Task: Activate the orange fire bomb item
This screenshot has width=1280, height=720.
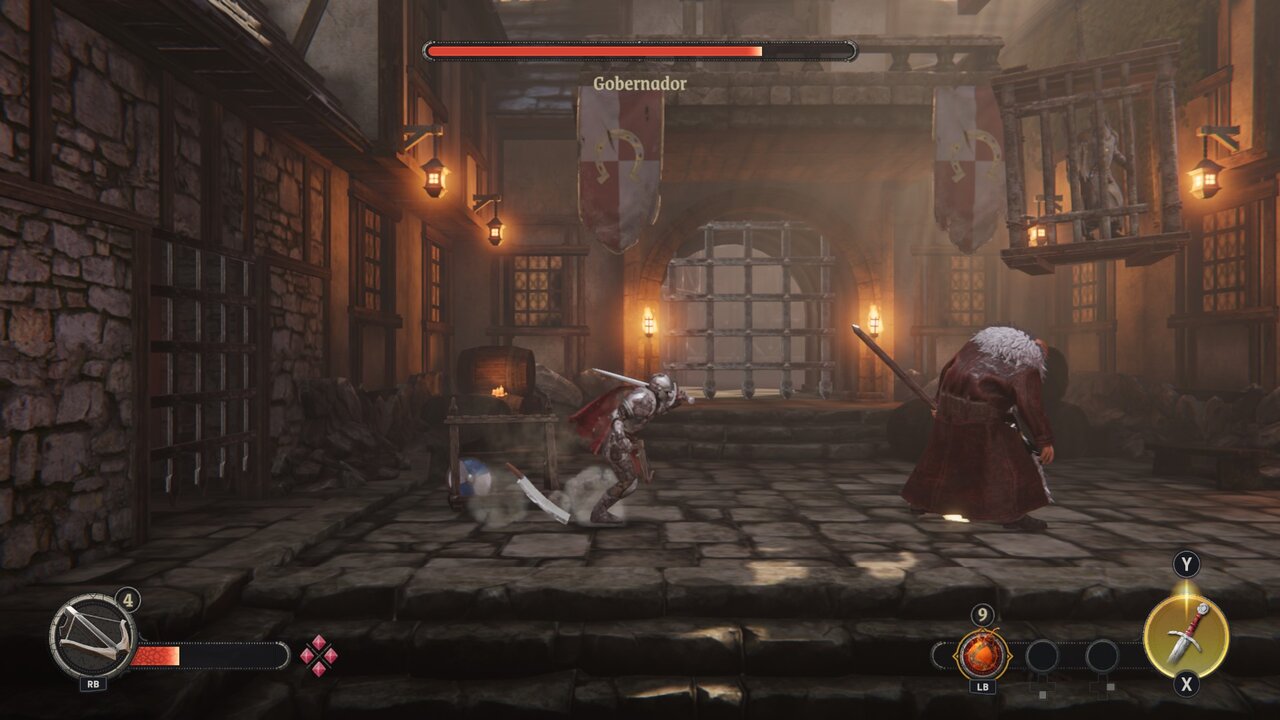Action: tap(980, 655)
